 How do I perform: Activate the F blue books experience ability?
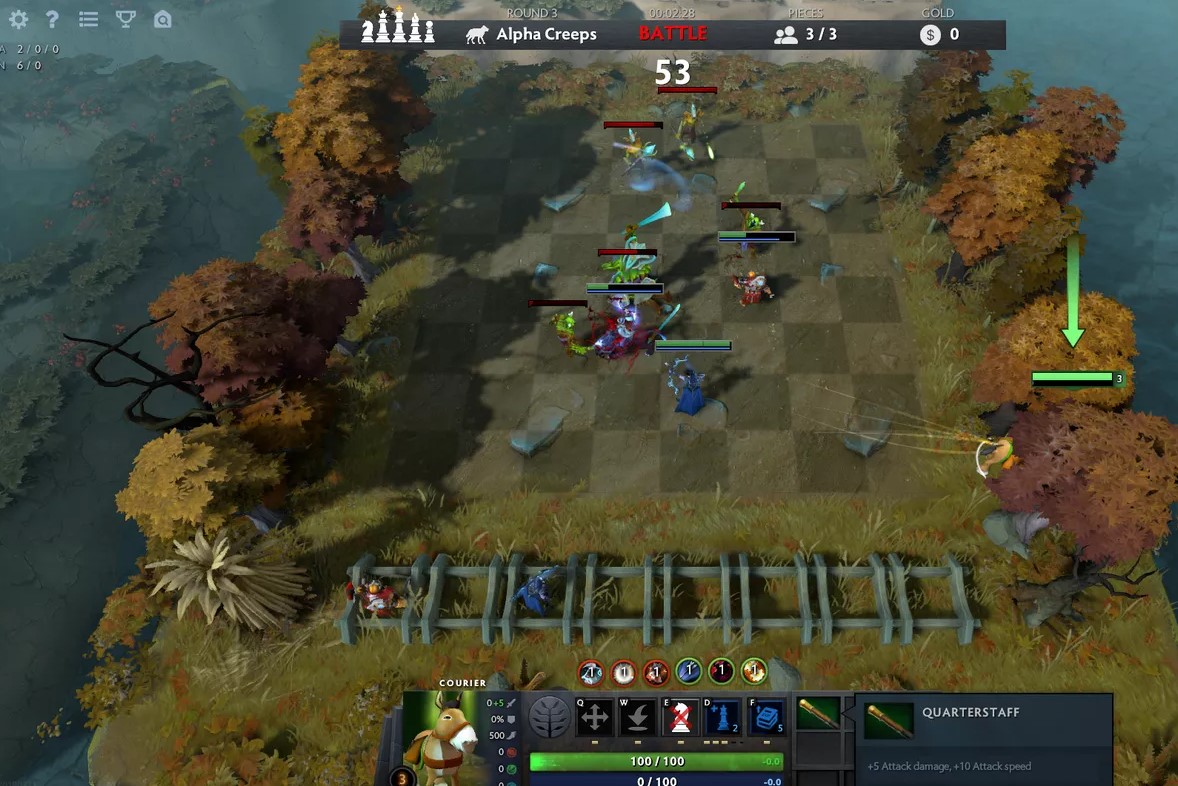coord(766,717)
